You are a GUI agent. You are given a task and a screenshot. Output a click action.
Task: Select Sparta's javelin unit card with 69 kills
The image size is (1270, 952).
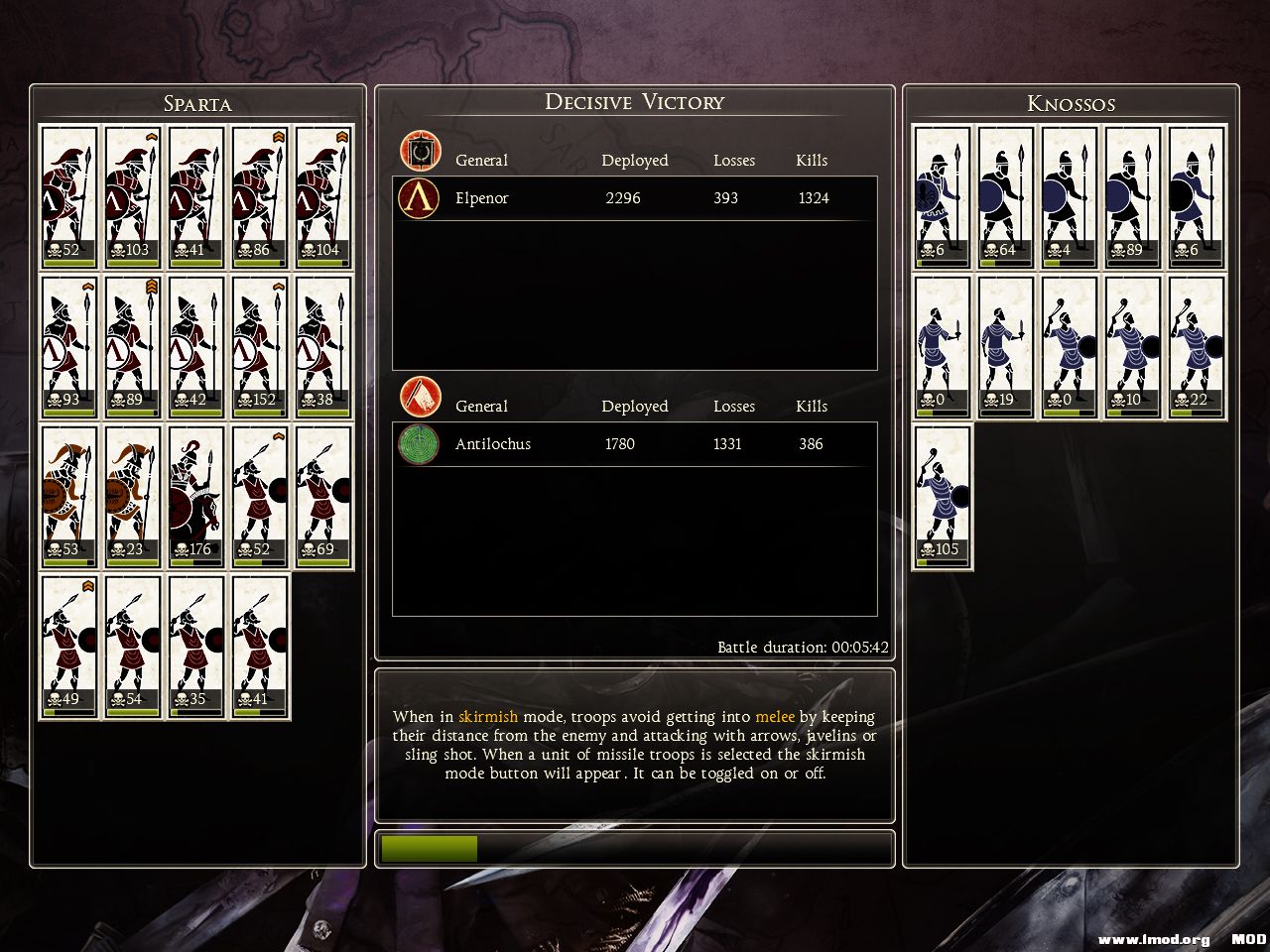[323, 497]
